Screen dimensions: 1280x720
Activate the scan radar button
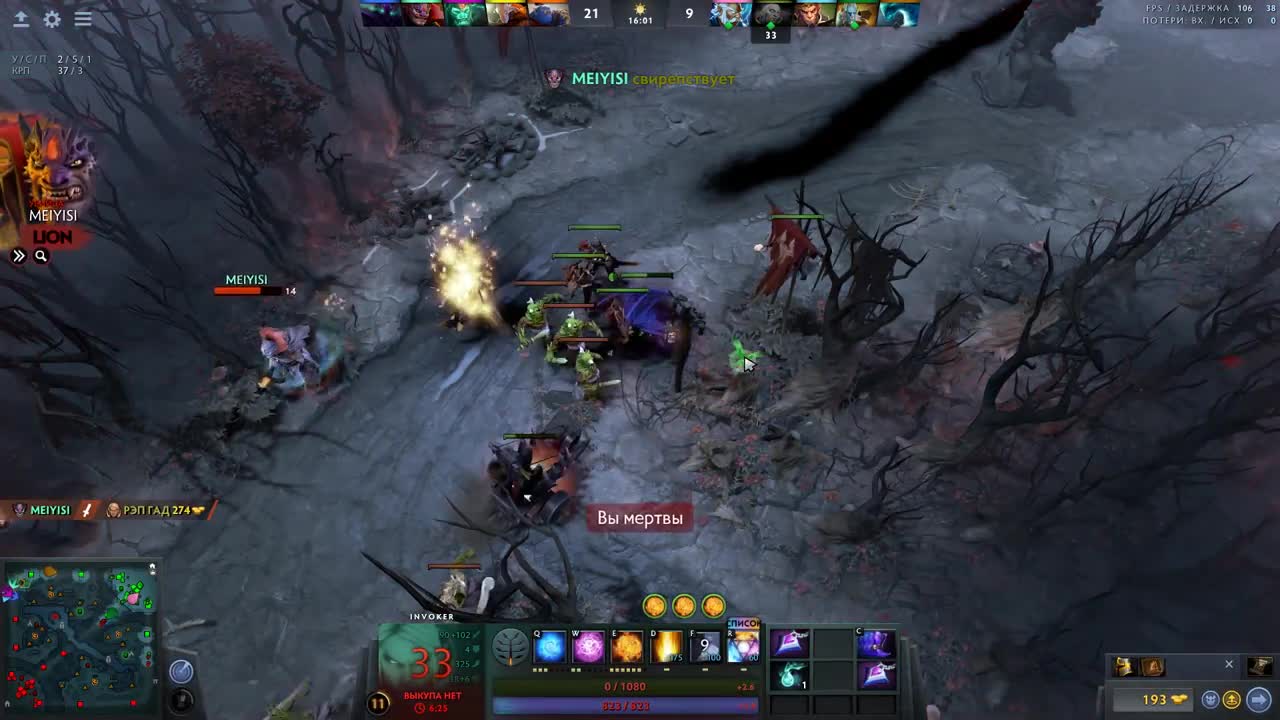[x=181, y=671]
